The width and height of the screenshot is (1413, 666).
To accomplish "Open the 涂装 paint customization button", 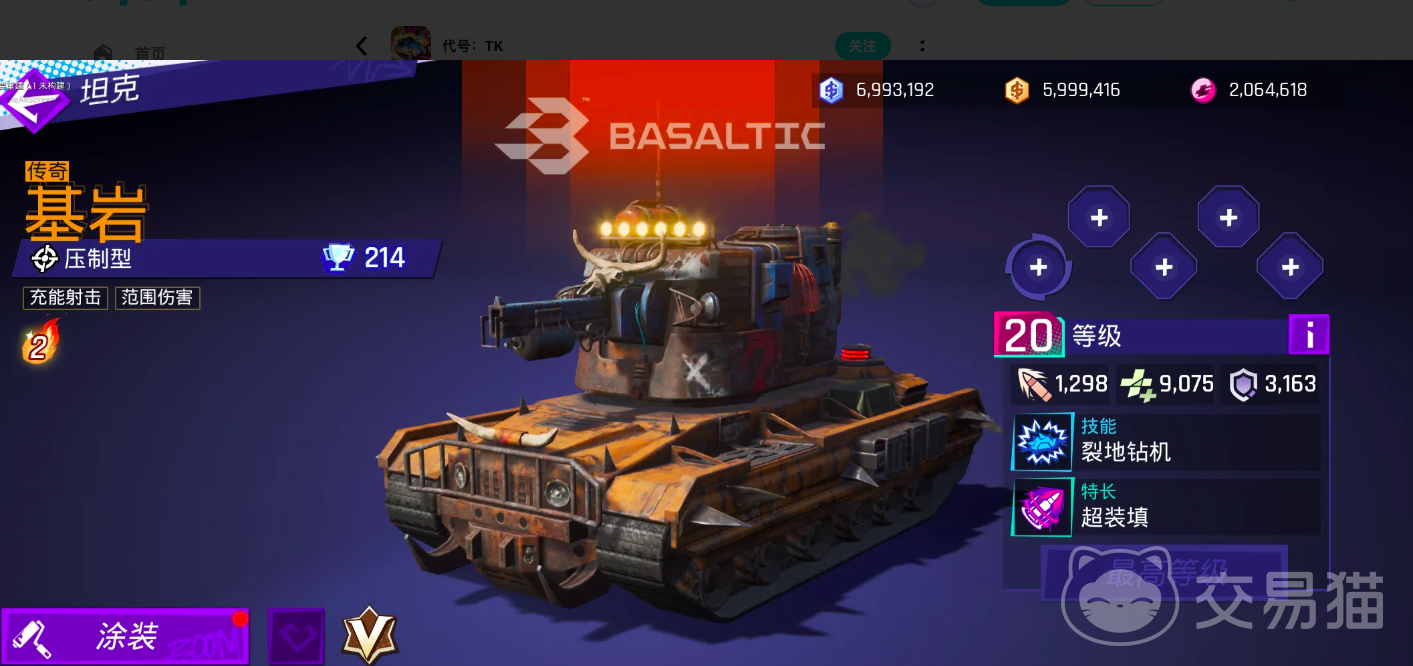I will 125,636.
